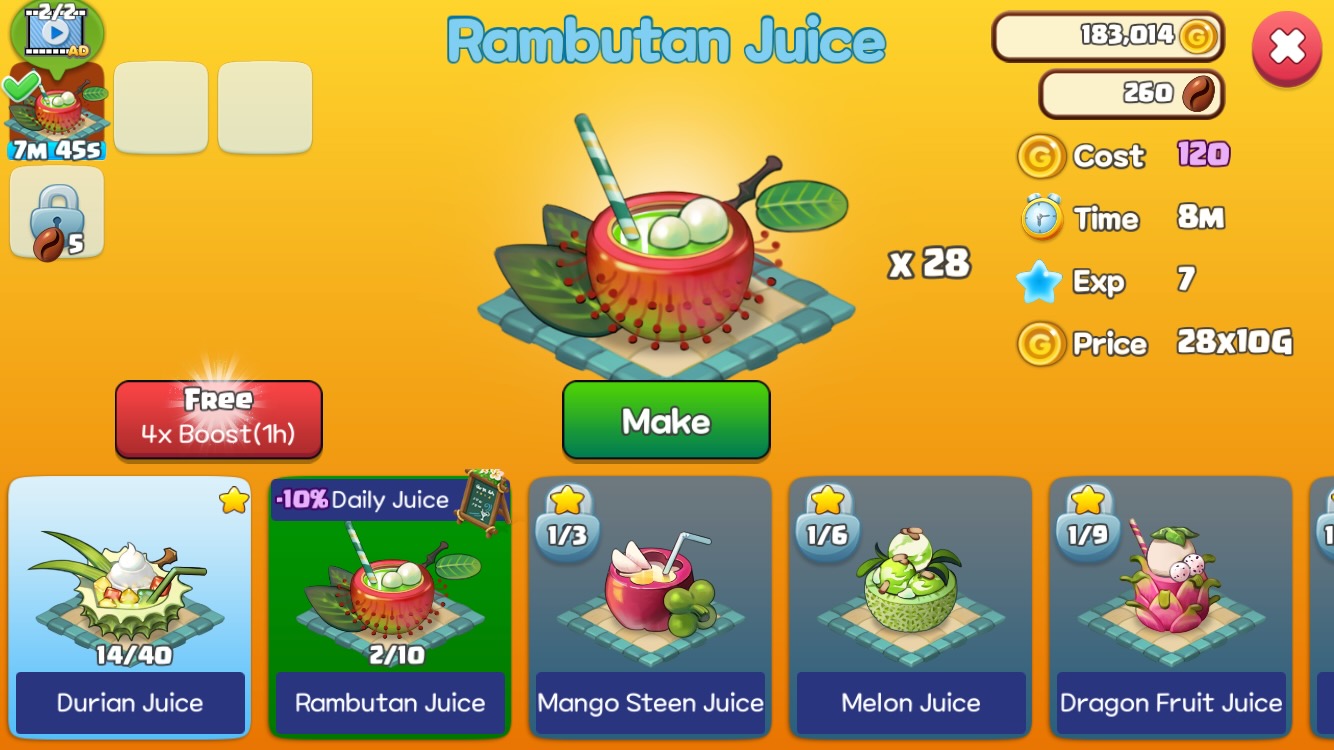1334x750 pixels.
Task: Activate the free 4x Boost
Action: coord(219,420)
